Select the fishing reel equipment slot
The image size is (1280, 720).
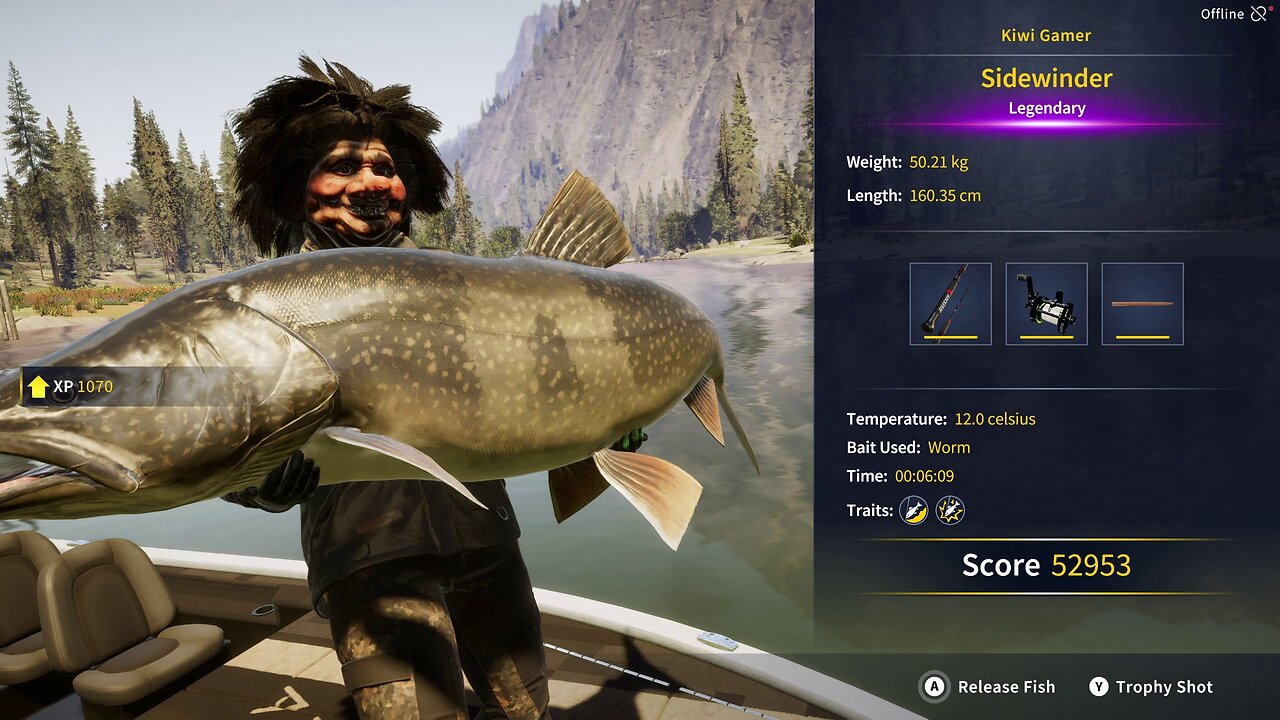tap(1046, 304)
